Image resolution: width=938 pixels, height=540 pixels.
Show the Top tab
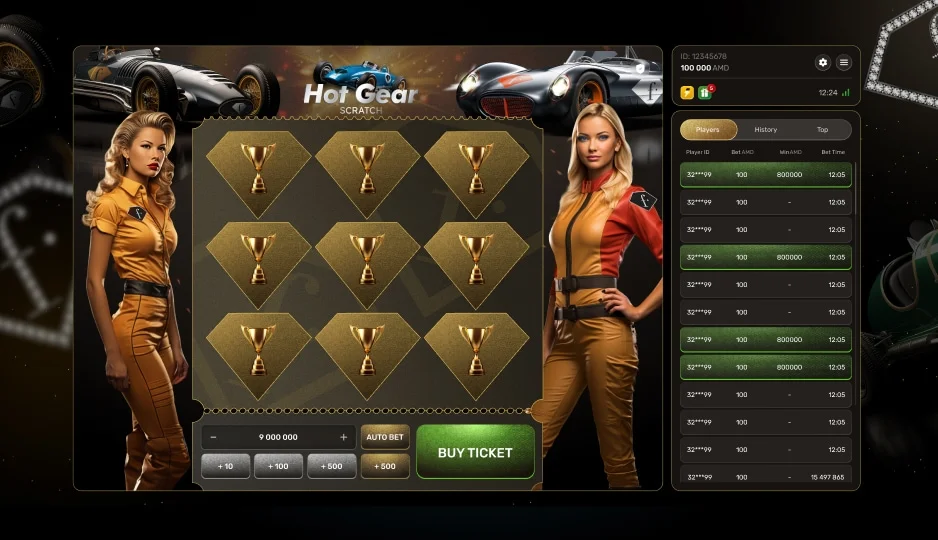coord(822,129)
